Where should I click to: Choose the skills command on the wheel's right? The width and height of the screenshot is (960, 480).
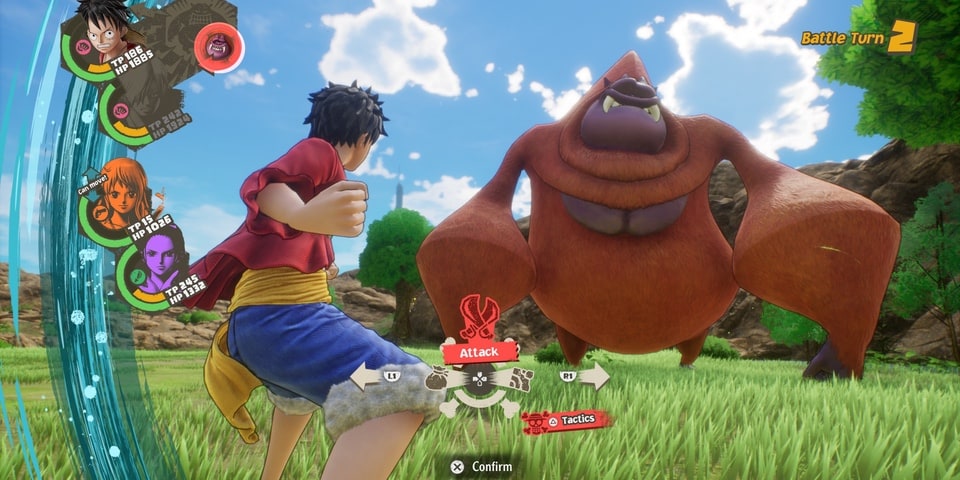pos(520,379)
